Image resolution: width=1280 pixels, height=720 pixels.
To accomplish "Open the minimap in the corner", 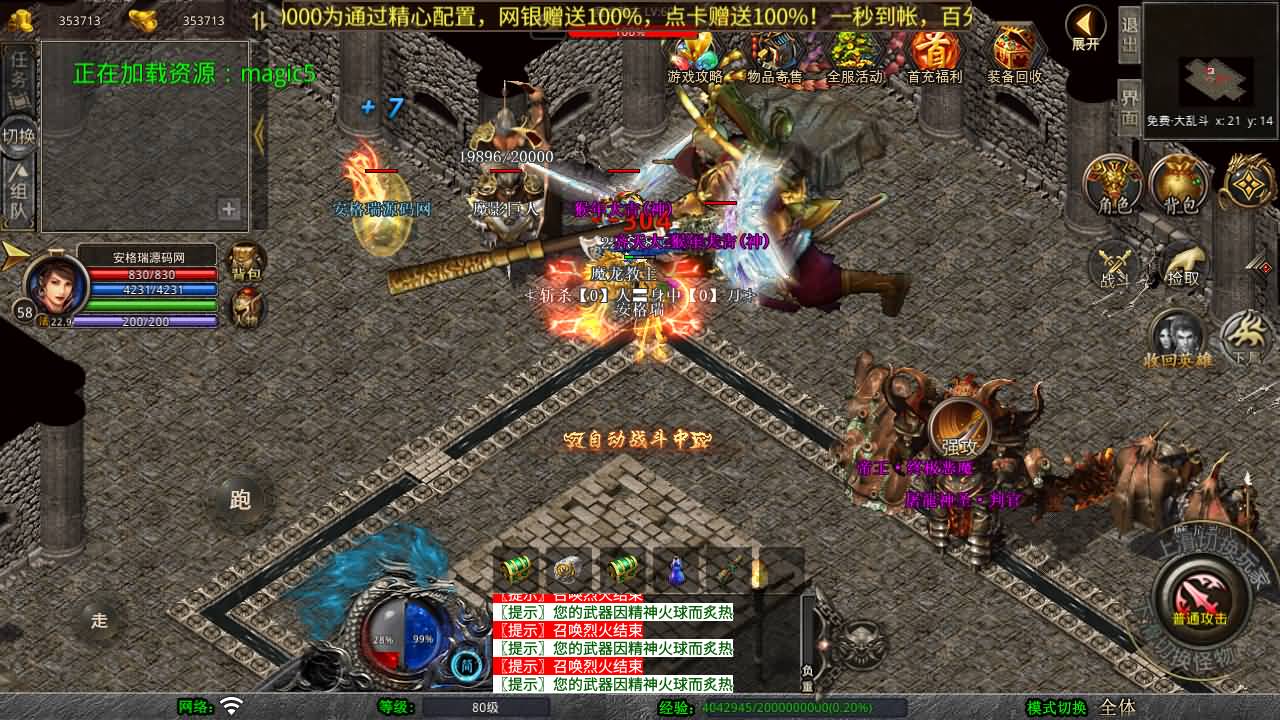I will point(1212,70).
